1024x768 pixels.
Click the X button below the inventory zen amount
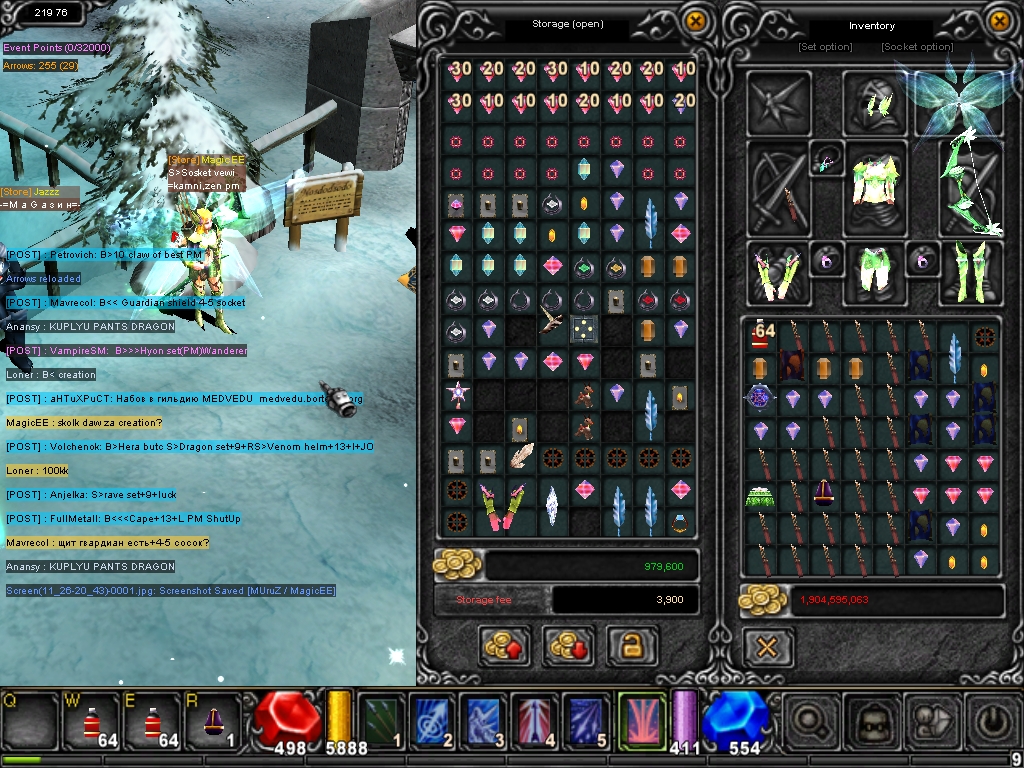[x=767, y=647]
